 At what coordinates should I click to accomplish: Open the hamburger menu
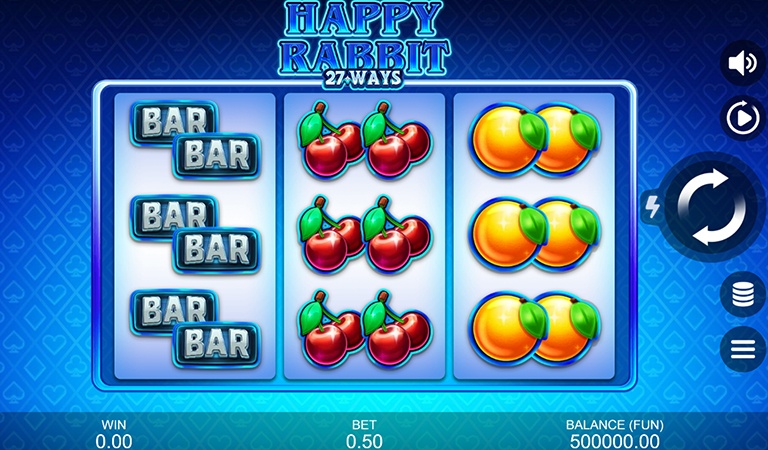click(x=742, y=349)
